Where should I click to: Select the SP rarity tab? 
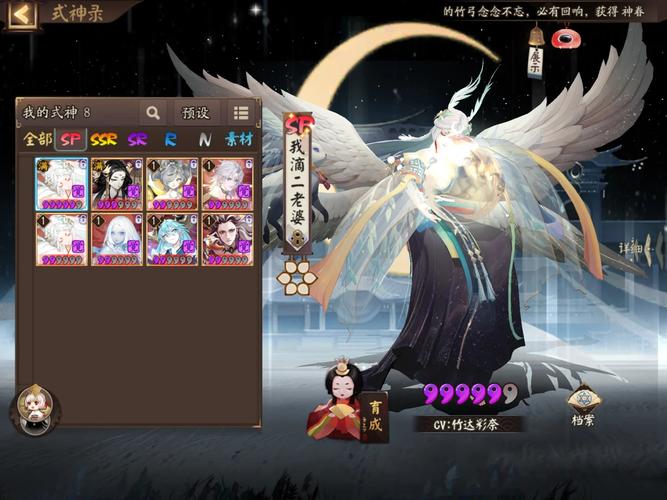(x=70, y=140)
